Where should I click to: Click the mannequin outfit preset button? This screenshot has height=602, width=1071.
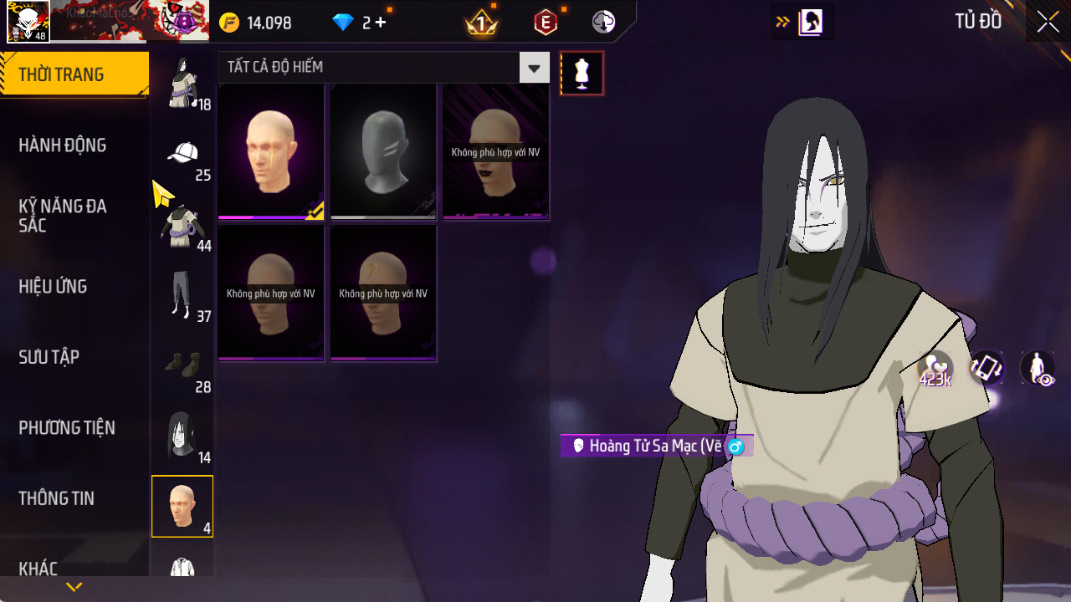coord(582,73)
